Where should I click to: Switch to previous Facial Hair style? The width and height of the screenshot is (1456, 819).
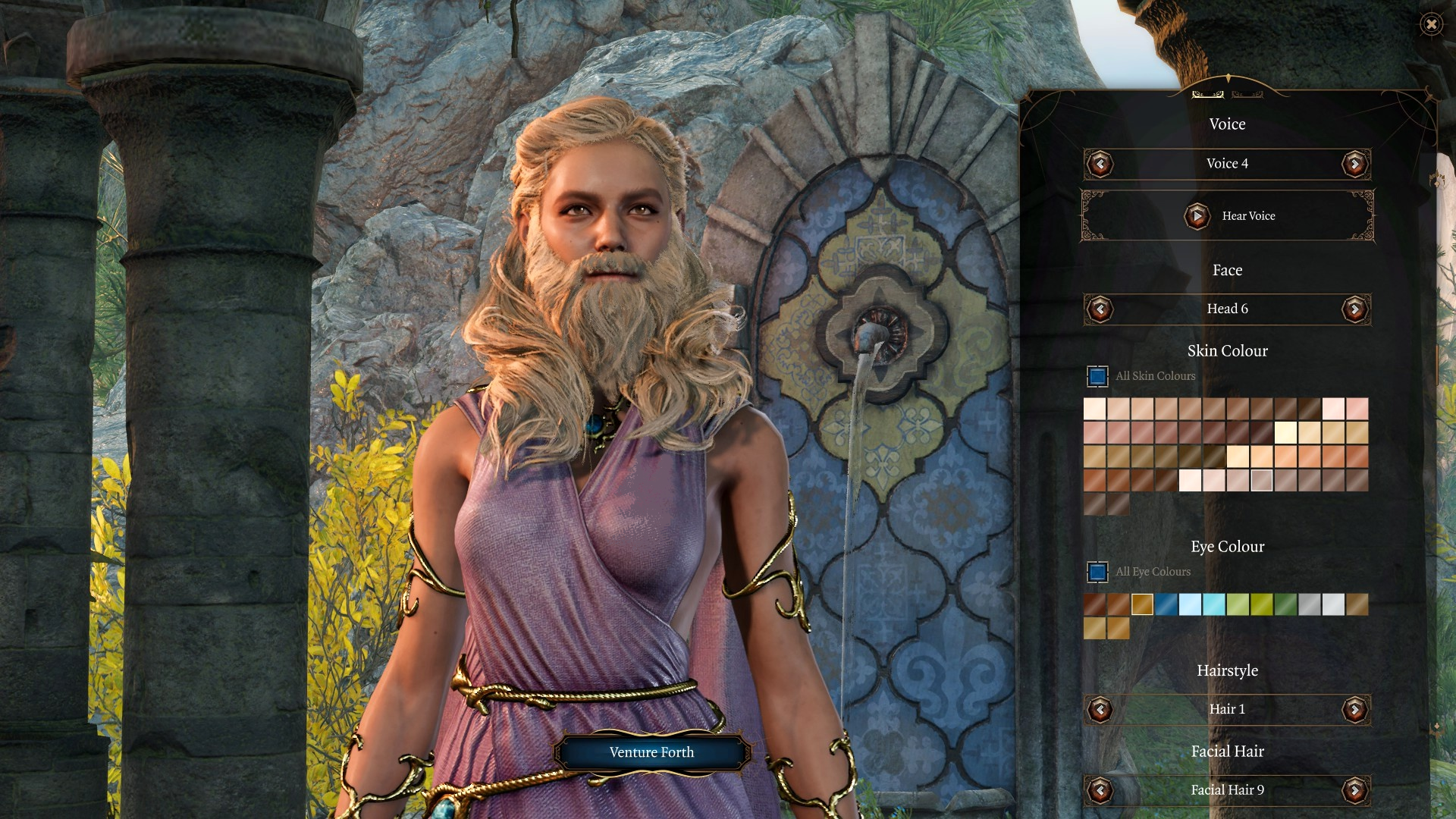tap(1100, 790)
